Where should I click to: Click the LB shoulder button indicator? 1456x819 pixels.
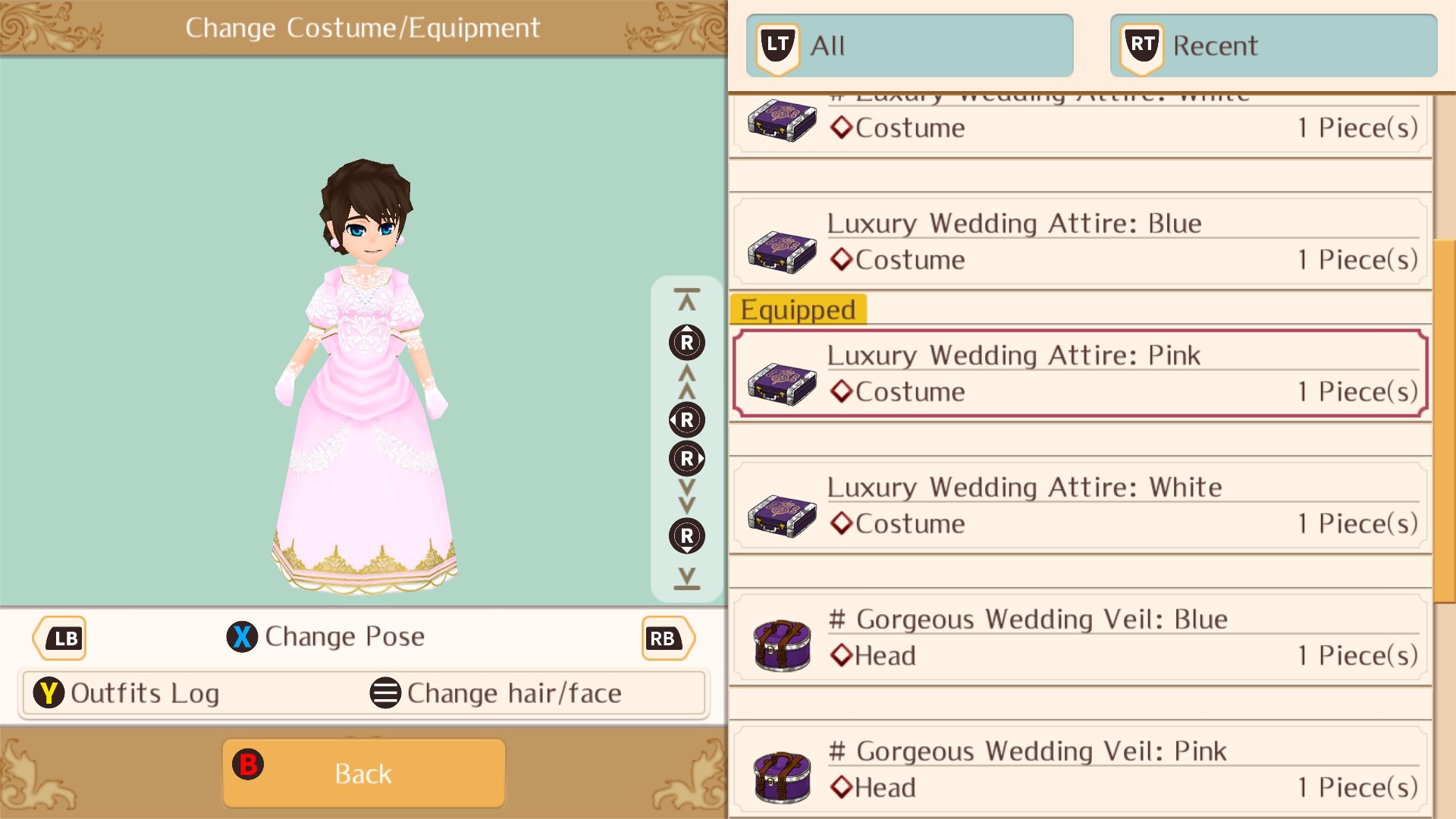(60, 638)
